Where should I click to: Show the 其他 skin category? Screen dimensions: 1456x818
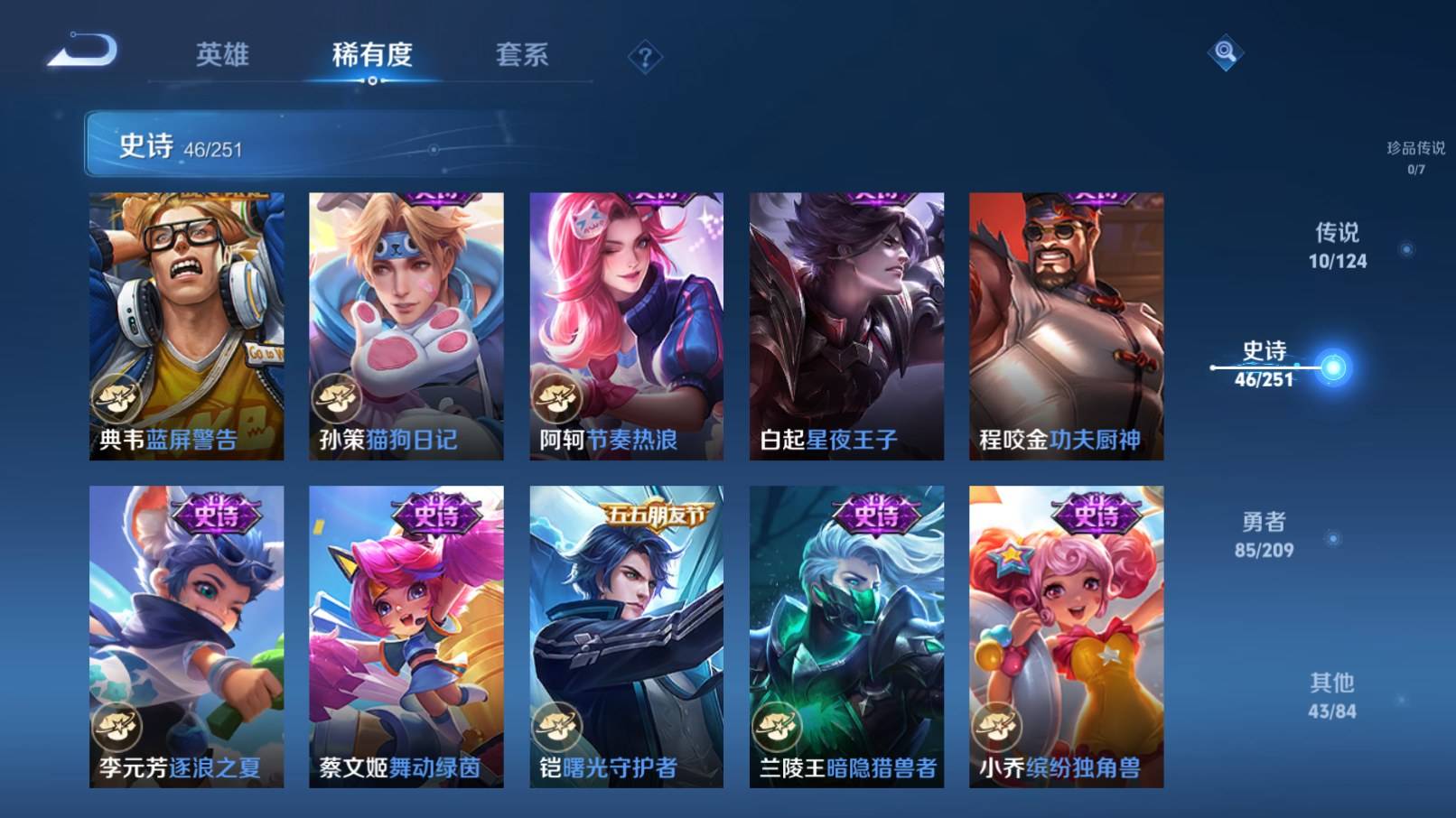click(1332, 695)
